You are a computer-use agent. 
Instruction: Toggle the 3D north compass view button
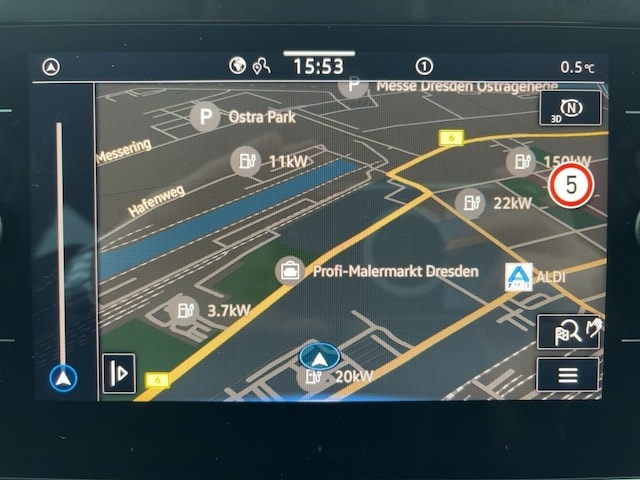tap(569, 108)
